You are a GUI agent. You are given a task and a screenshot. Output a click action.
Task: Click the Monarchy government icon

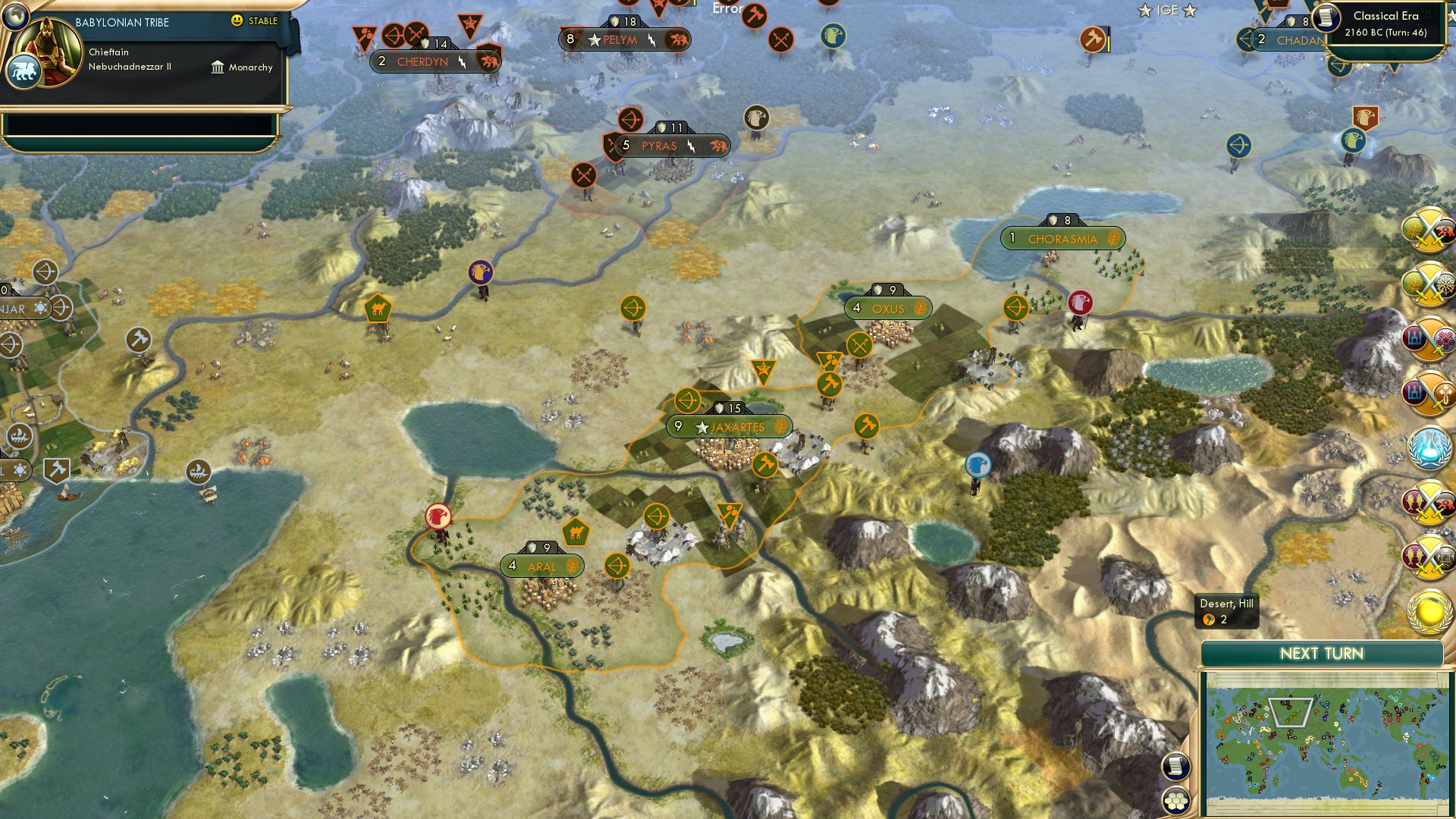(x=218, y=67)
